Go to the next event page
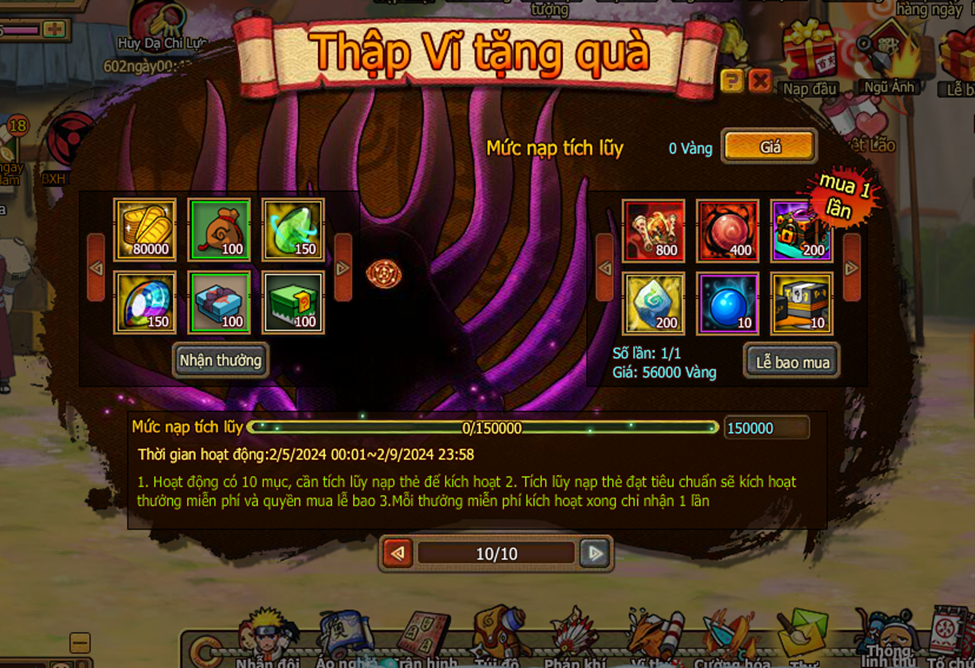The width and height of the screenshot is (975, 668). (595, 553)
